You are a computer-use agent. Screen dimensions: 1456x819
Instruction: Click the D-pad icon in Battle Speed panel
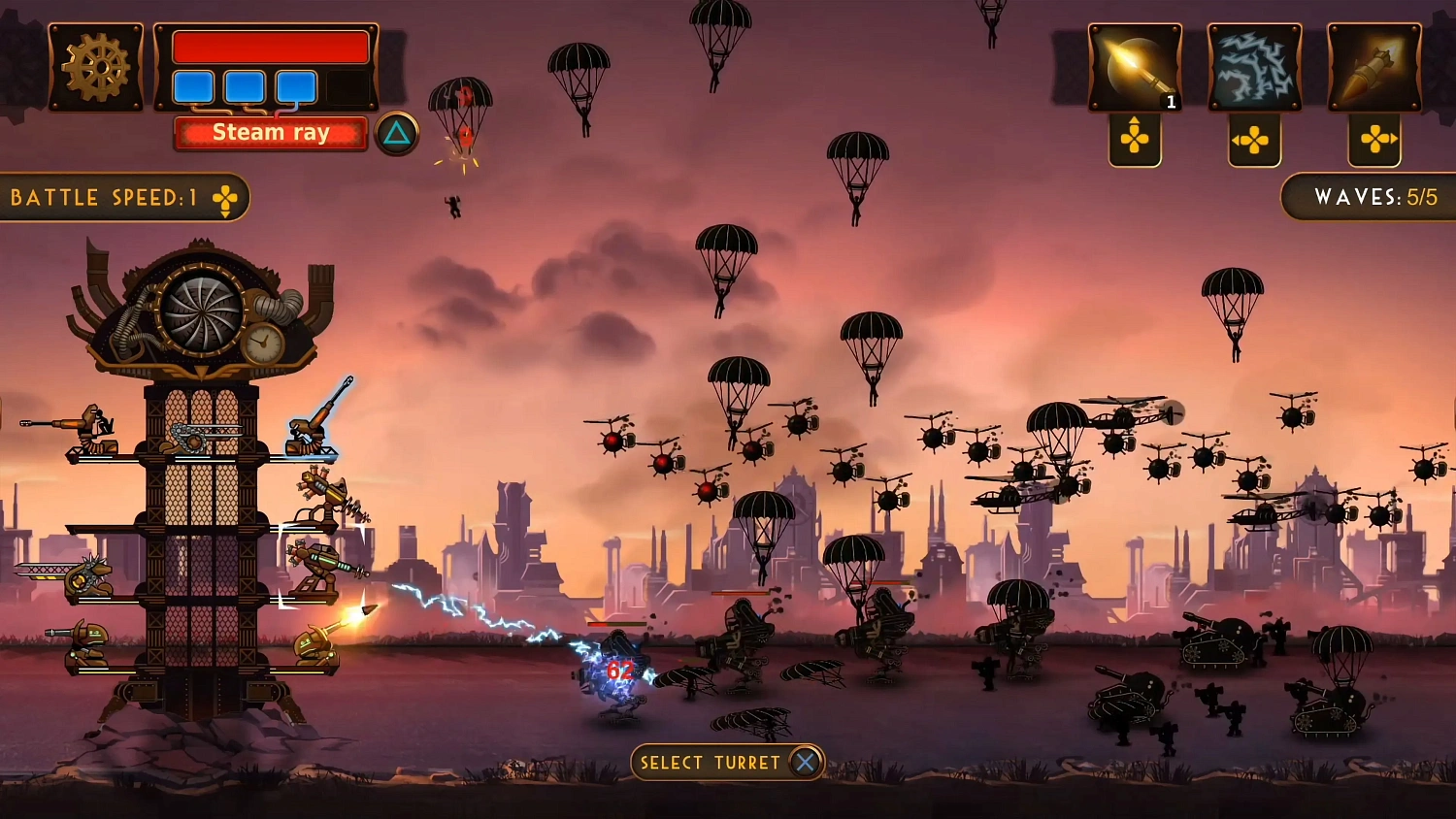(226, 197)
